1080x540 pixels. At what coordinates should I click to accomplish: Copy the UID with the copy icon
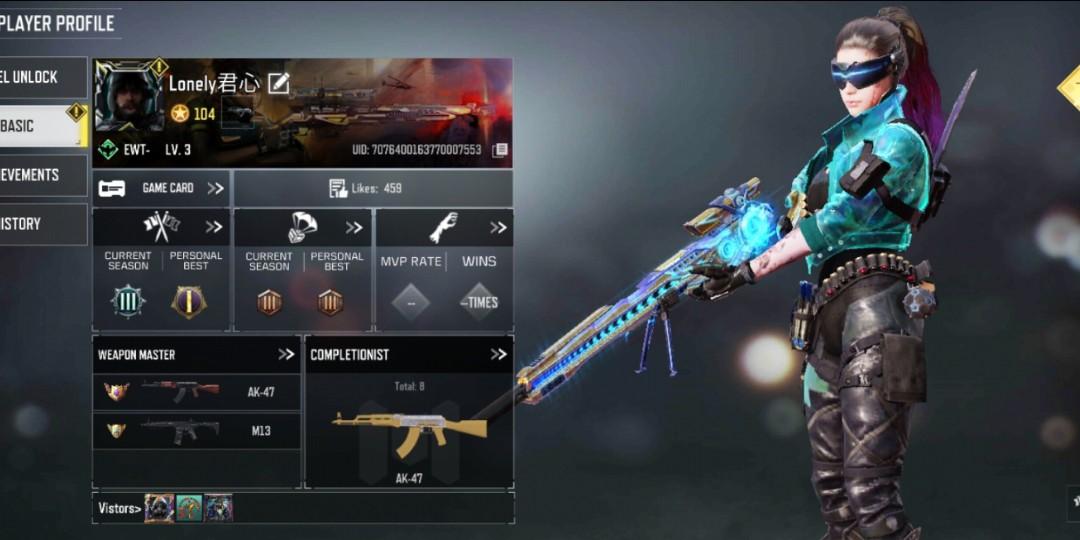tap(500, 150)
